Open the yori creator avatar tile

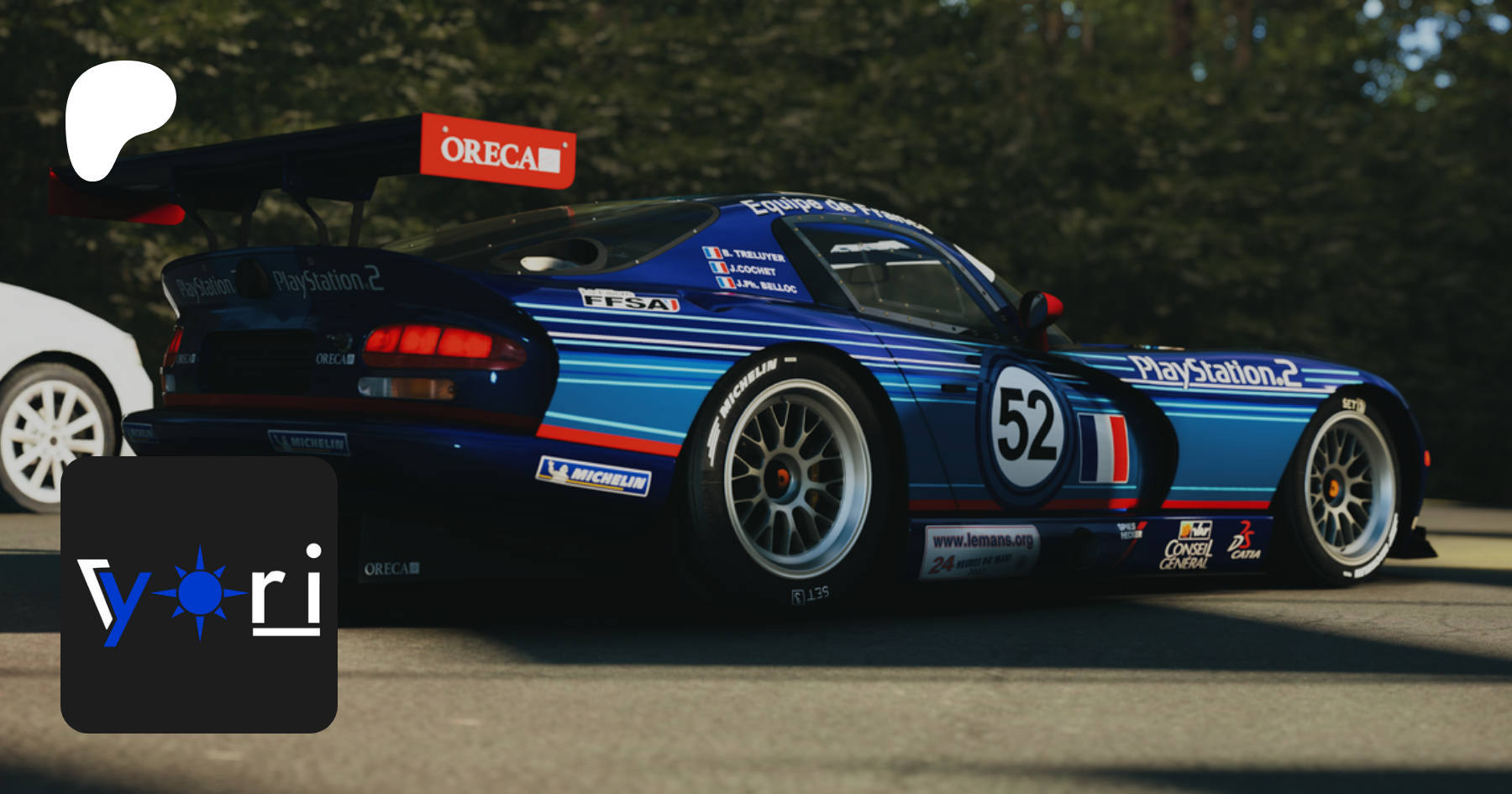(199, 594)
